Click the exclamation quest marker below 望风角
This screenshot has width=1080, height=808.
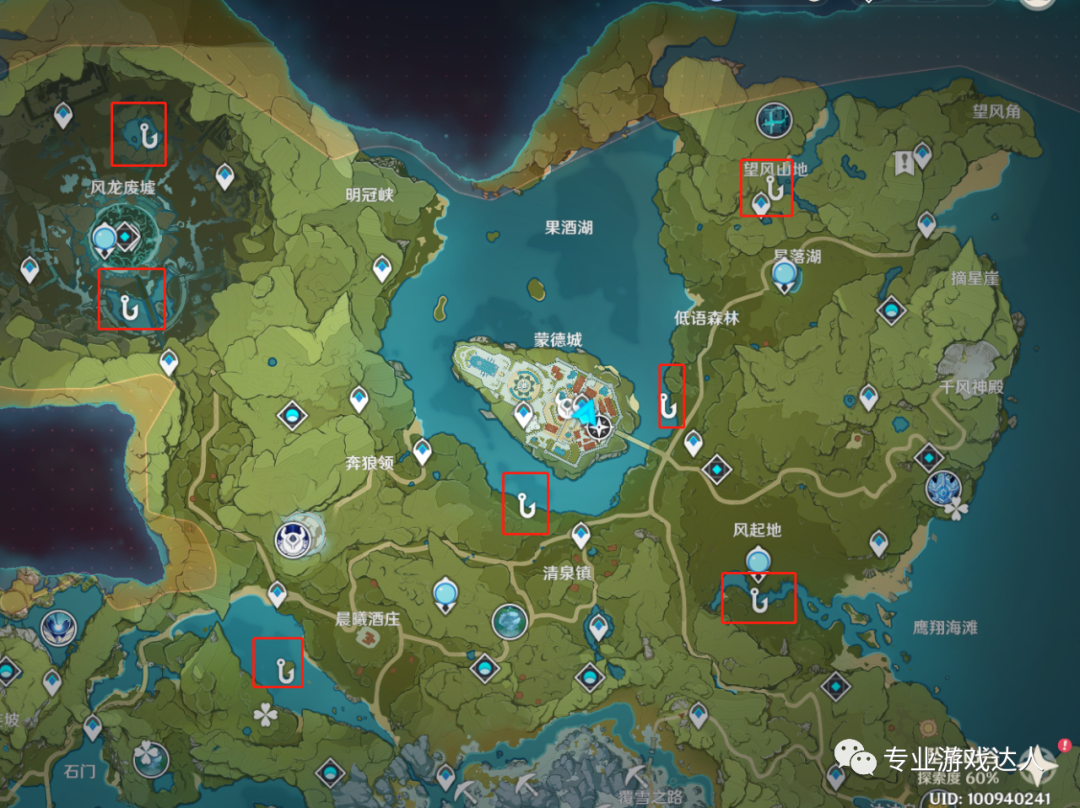click(906, 160)
